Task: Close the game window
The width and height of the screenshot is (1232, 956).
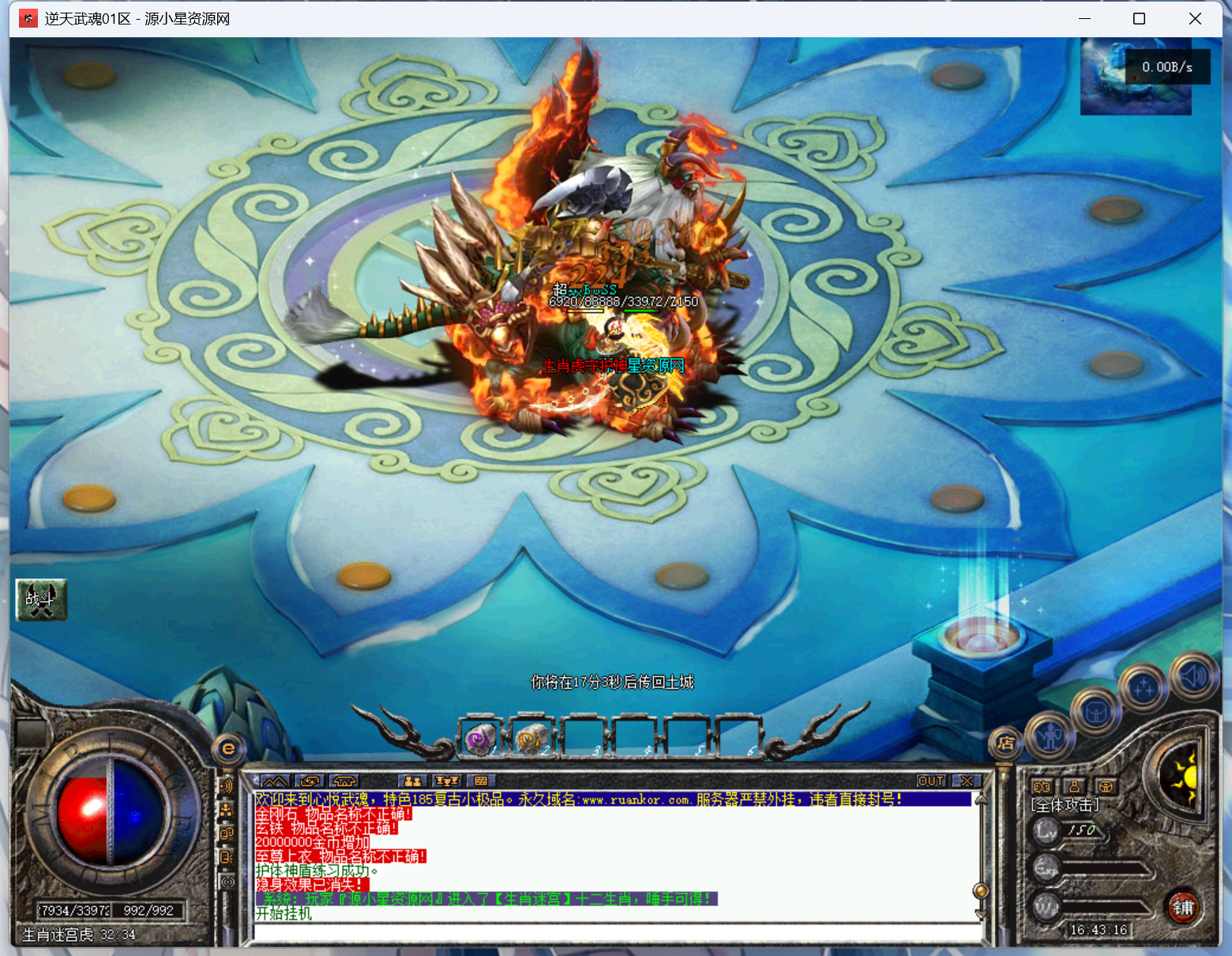Action: coord(1195,18)
